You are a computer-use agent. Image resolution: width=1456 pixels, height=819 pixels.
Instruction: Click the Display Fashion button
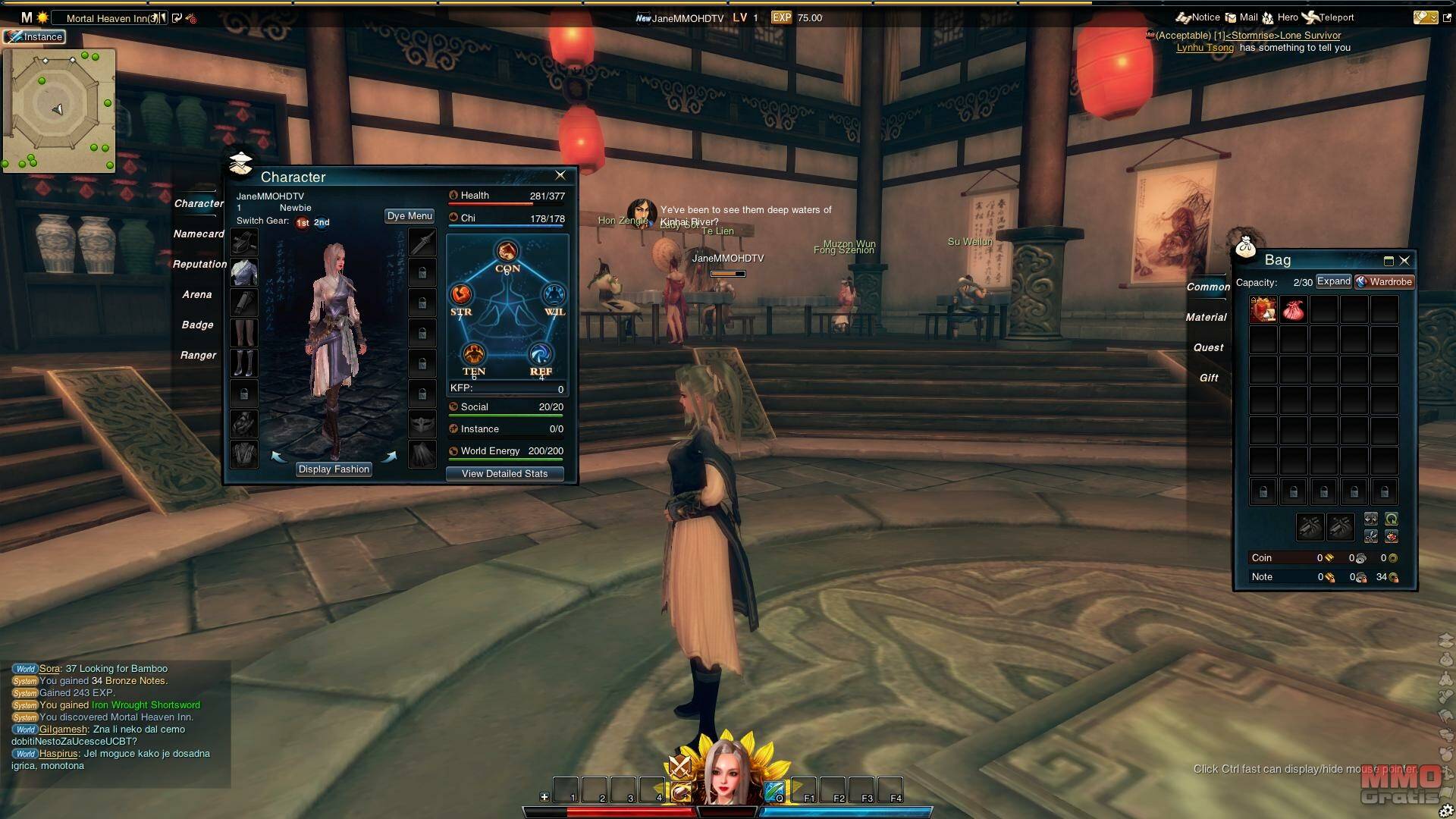pyautogui.click(x=334, y=469)
